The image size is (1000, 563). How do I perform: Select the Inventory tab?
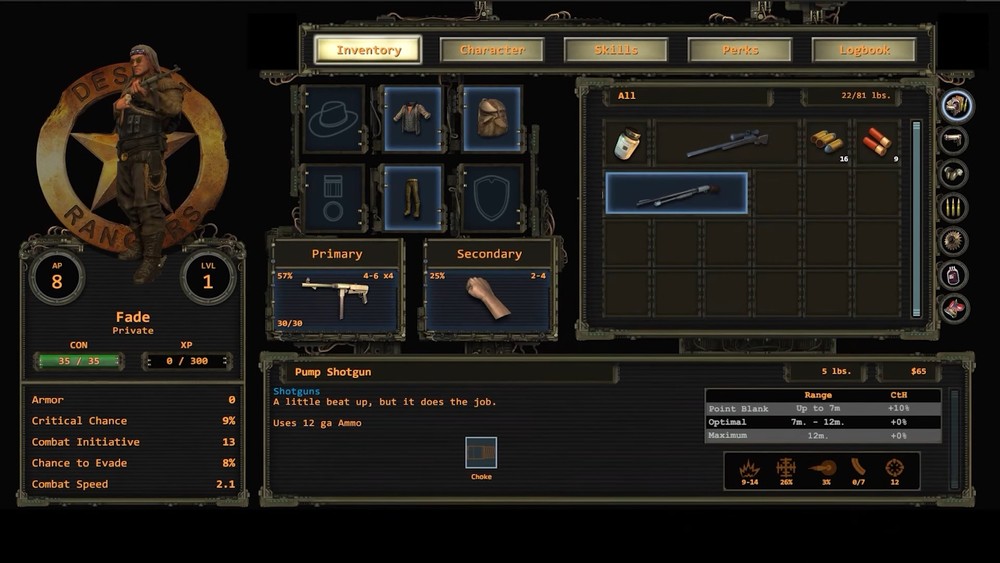(x=368, y=50)
